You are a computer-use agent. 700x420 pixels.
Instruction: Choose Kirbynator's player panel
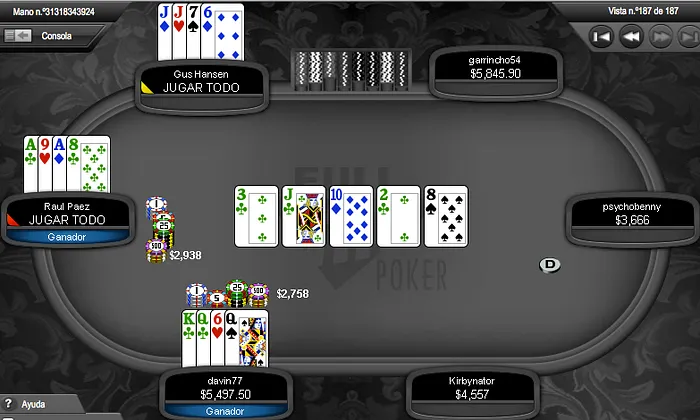[473, 386]
